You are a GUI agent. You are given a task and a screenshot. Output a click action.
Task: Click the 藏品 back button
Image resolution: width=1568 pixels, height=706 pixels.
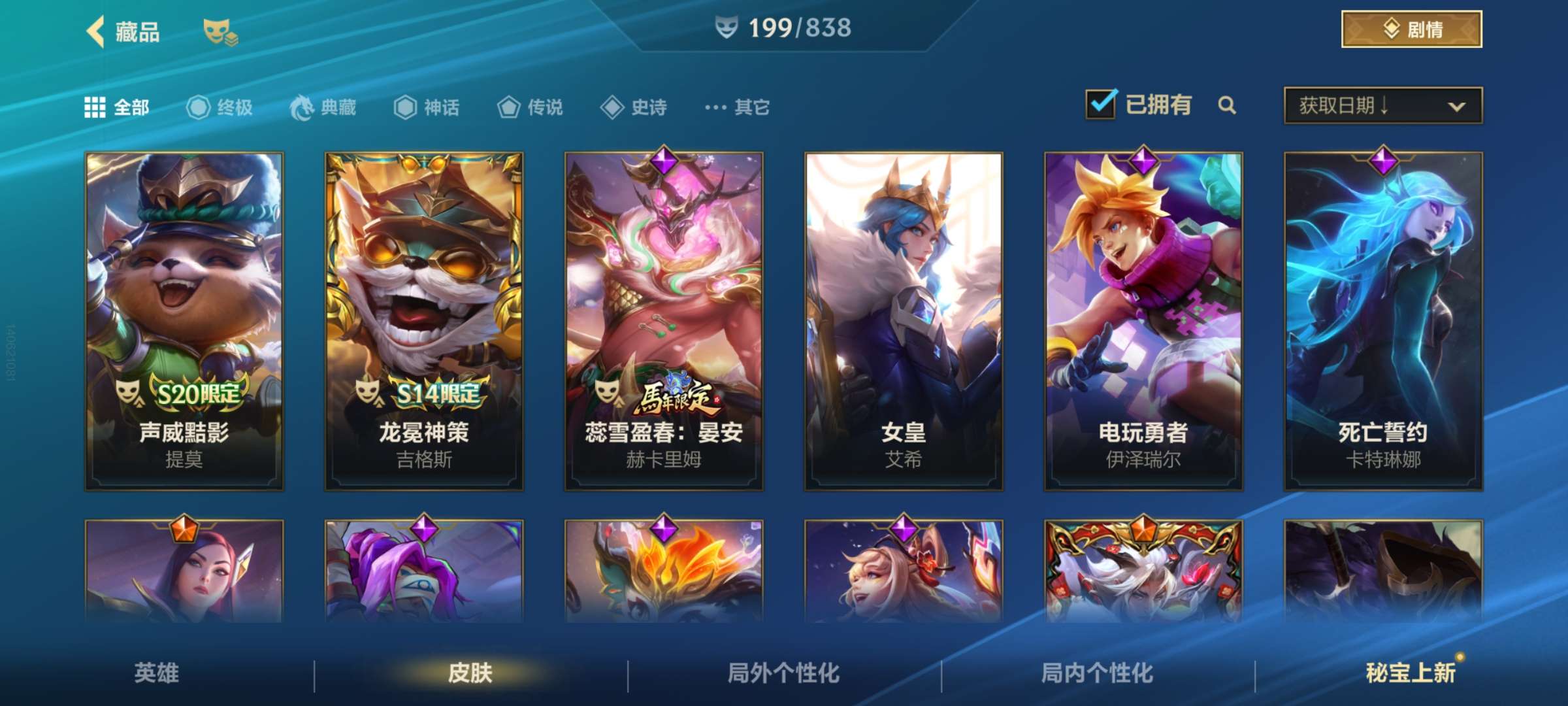121,30
